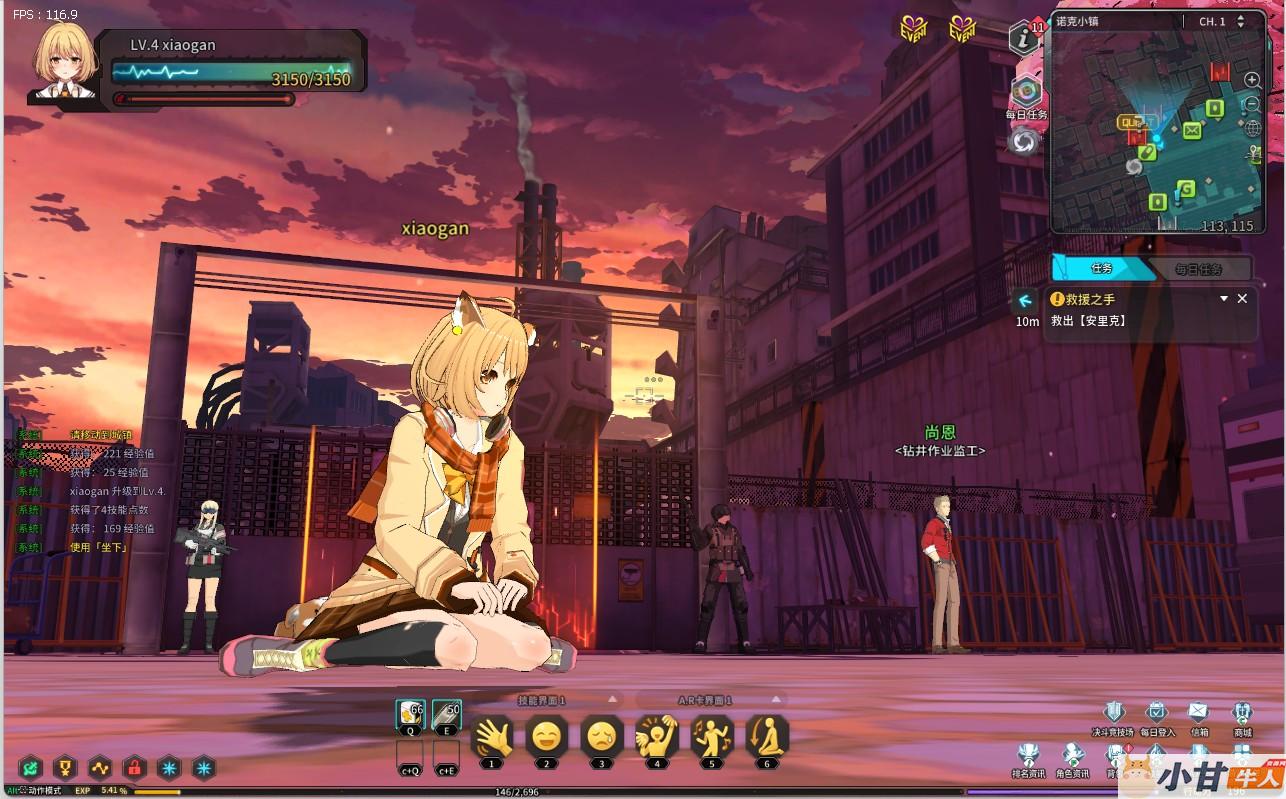Close the 救援之手 quest tracker entry
1286x799 pixels.
pyautogui.click(x=1242, y=298)
